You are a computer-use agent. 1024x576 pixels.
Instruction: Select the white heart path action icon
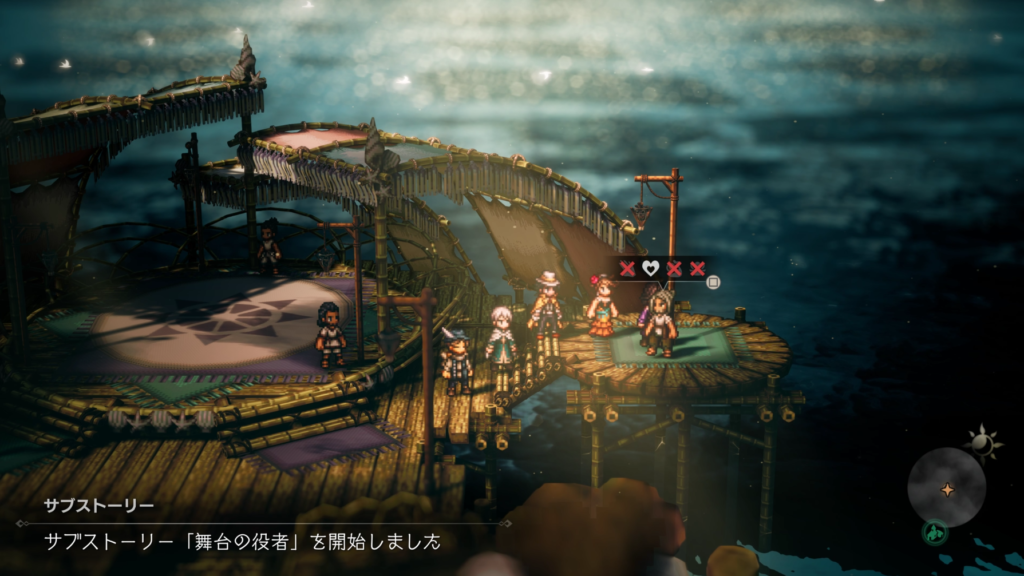pyautogui.click(x=650, y=268)
